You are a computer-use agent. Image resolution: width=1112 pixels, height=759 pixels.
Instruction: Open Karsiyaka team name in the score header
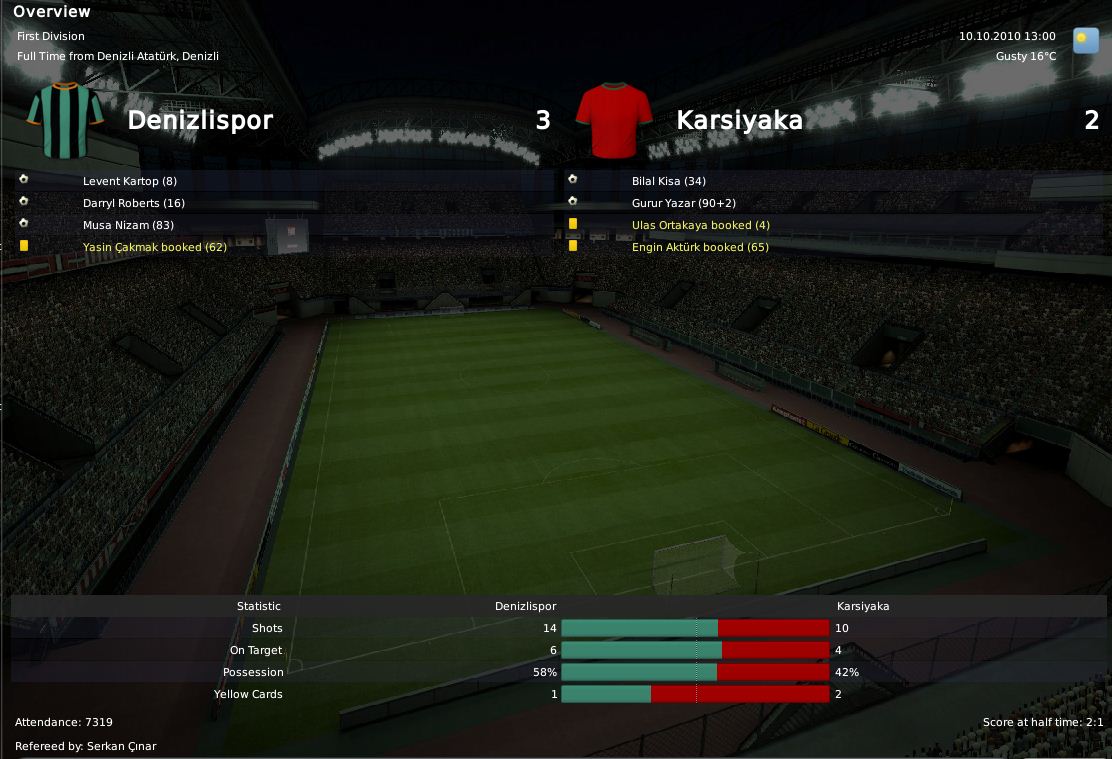739,121
